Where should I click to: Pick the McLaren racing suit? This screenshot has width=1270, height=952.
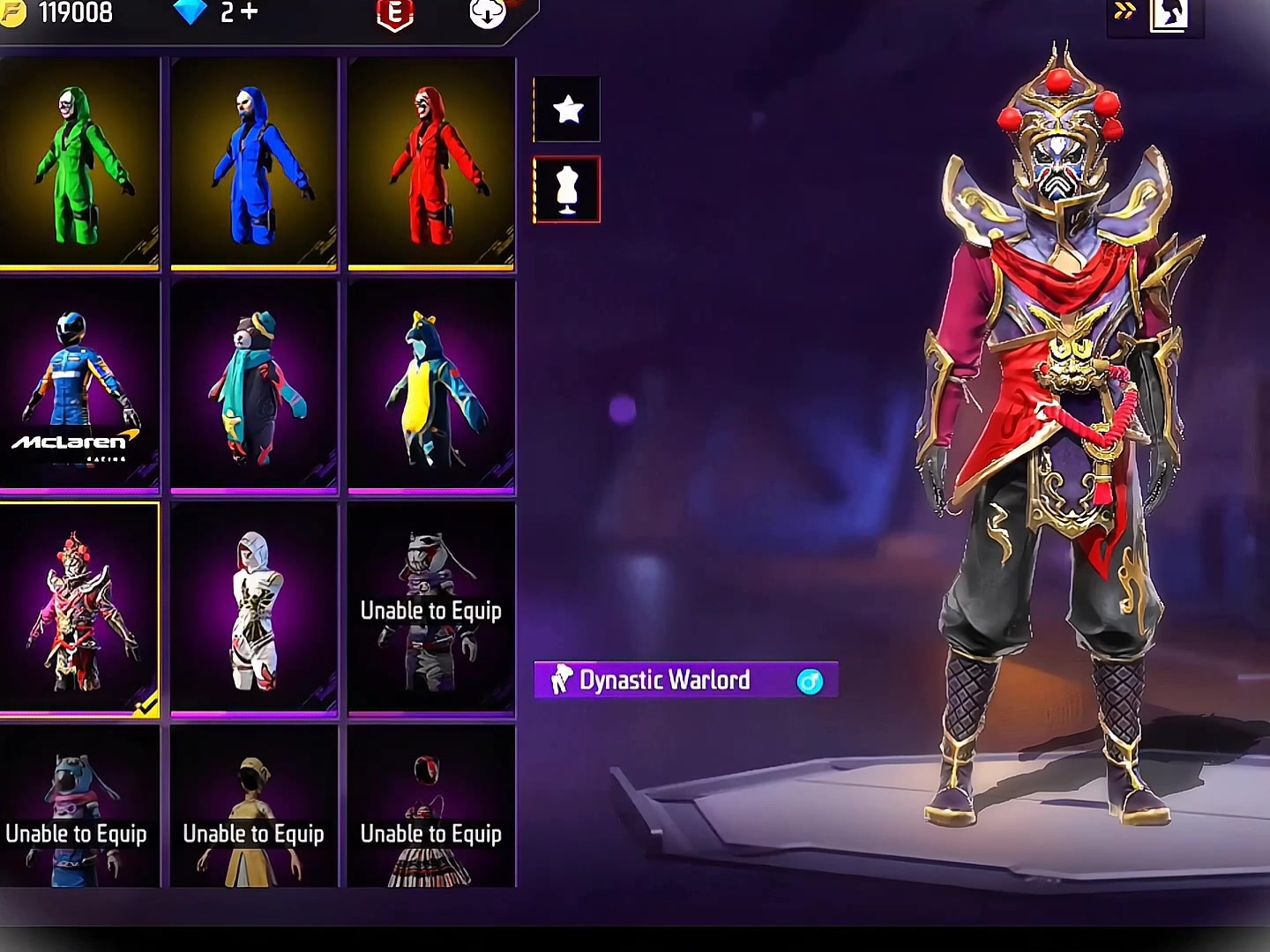click(79, 385)
